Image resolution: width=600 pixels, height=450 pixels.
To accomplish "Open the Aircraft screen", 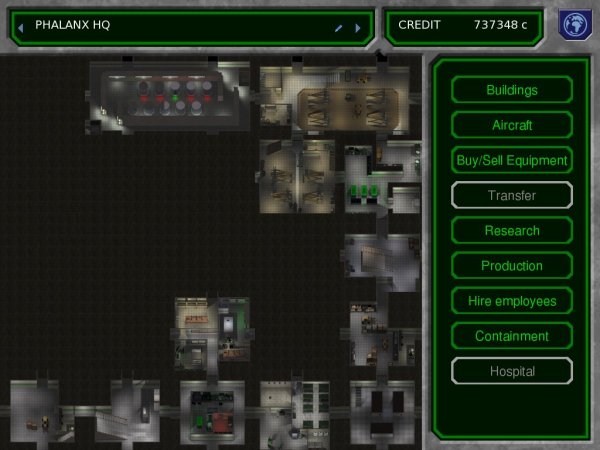I will tap(511, 125).
